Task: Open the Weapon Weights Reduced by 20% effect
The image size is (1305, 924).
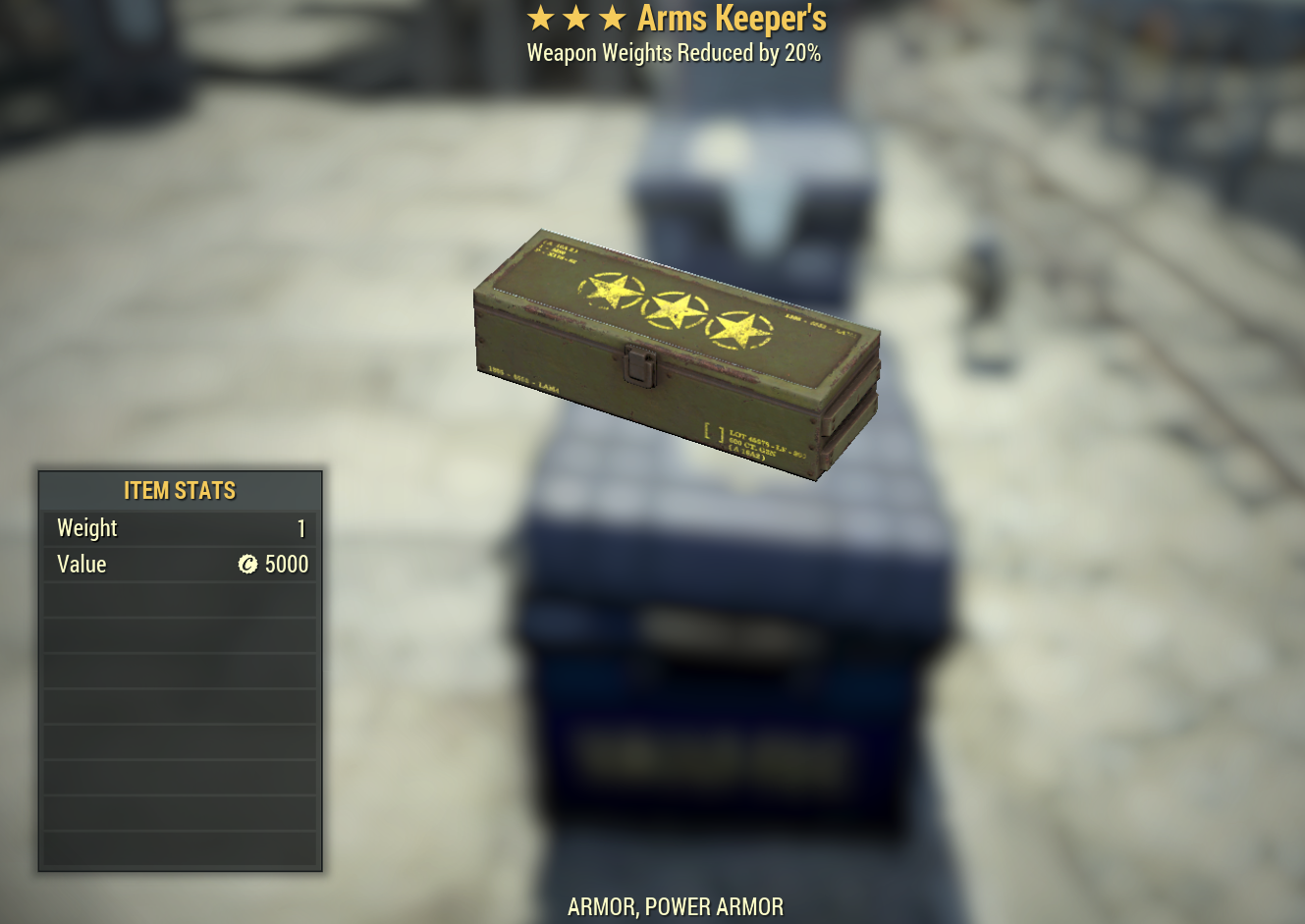Action: 674,53
